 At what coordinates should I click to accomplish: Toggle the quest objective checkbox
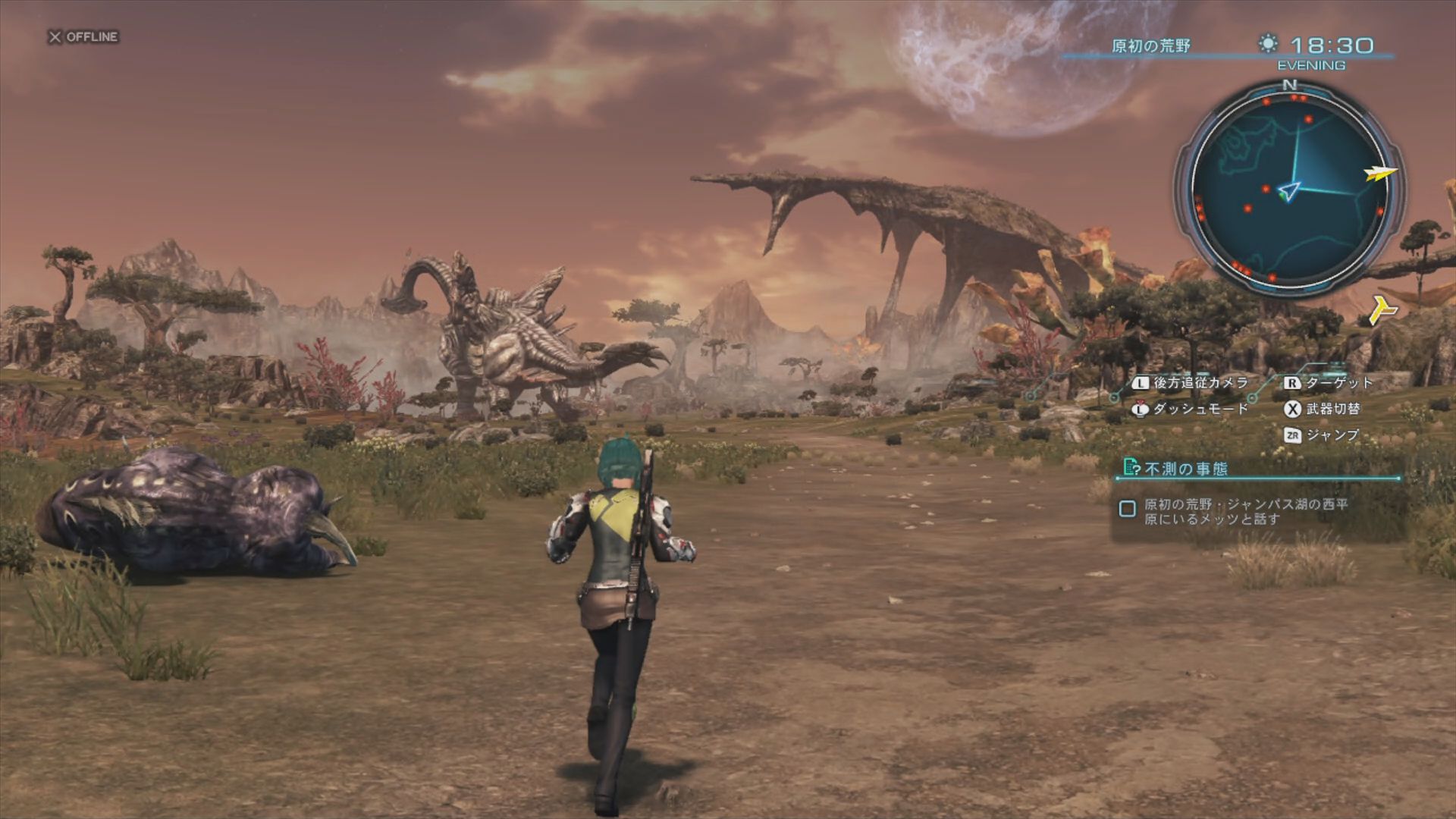click(x=1128, y=509)
